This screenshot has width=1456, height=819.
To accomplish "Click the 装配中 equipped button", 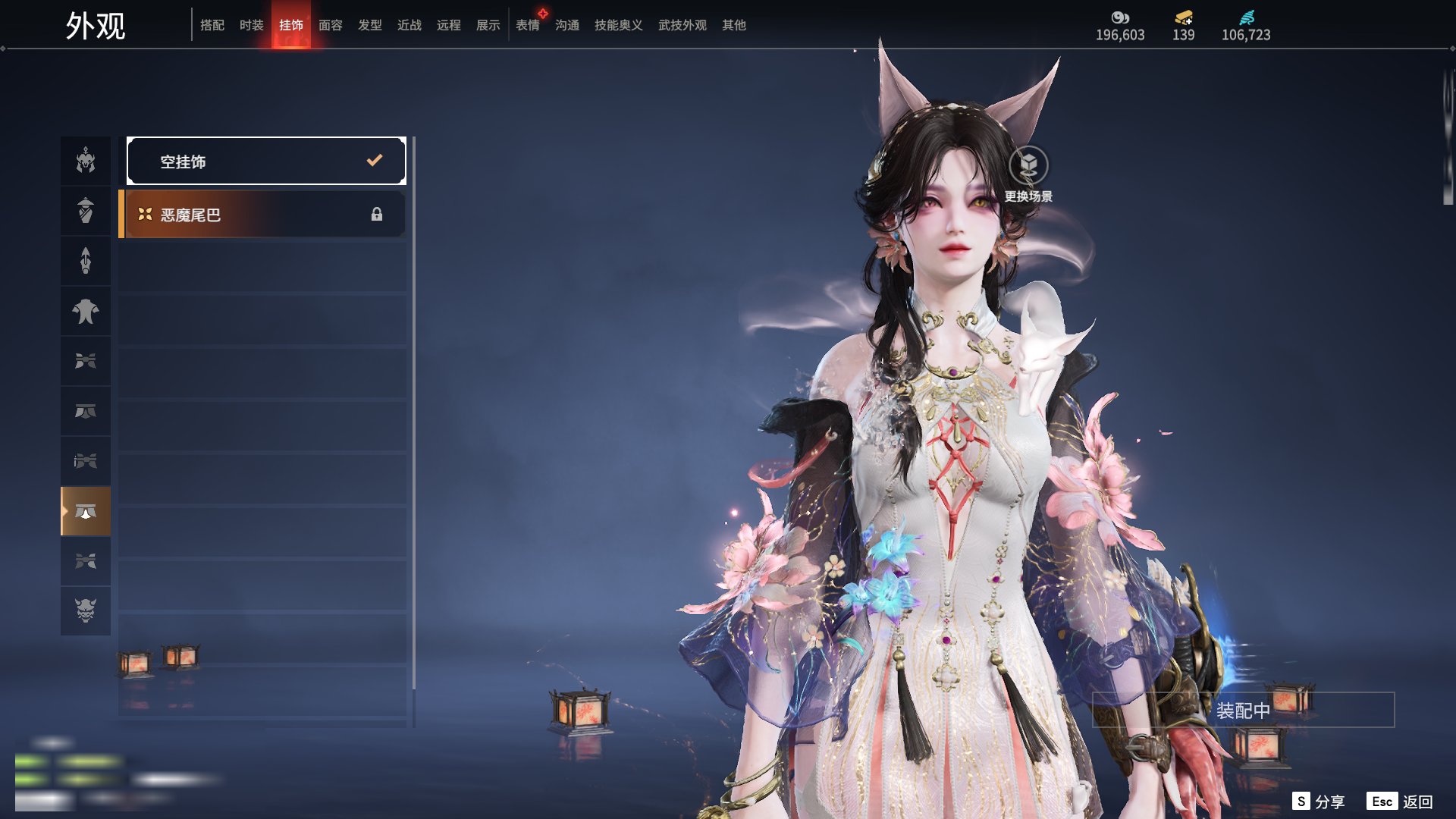I will (x=1243, y=710).
